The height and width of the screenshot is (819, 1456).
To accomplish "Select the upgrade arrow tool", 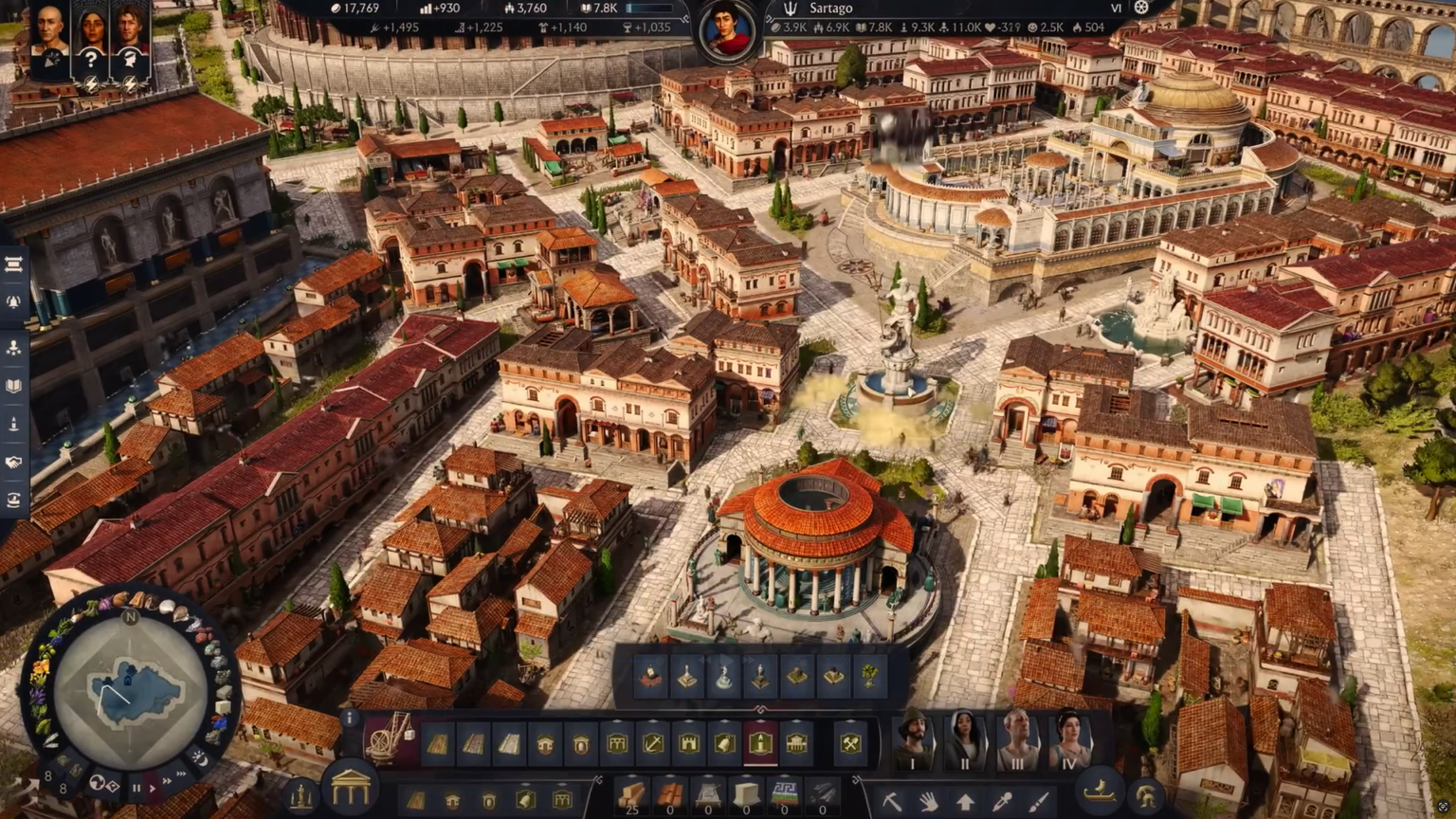I will tap(966, 801).
